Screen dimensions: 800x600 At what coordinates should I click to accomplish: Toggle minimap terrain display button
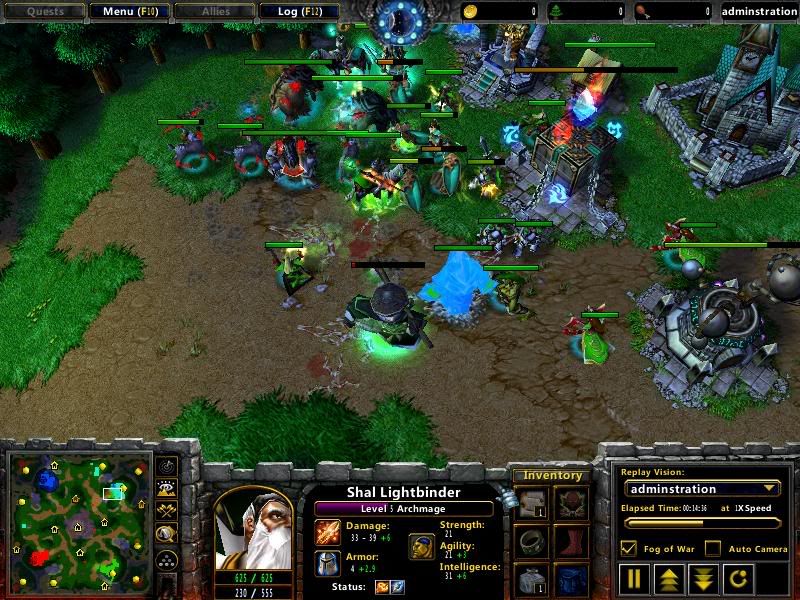(x=167, y=490)
